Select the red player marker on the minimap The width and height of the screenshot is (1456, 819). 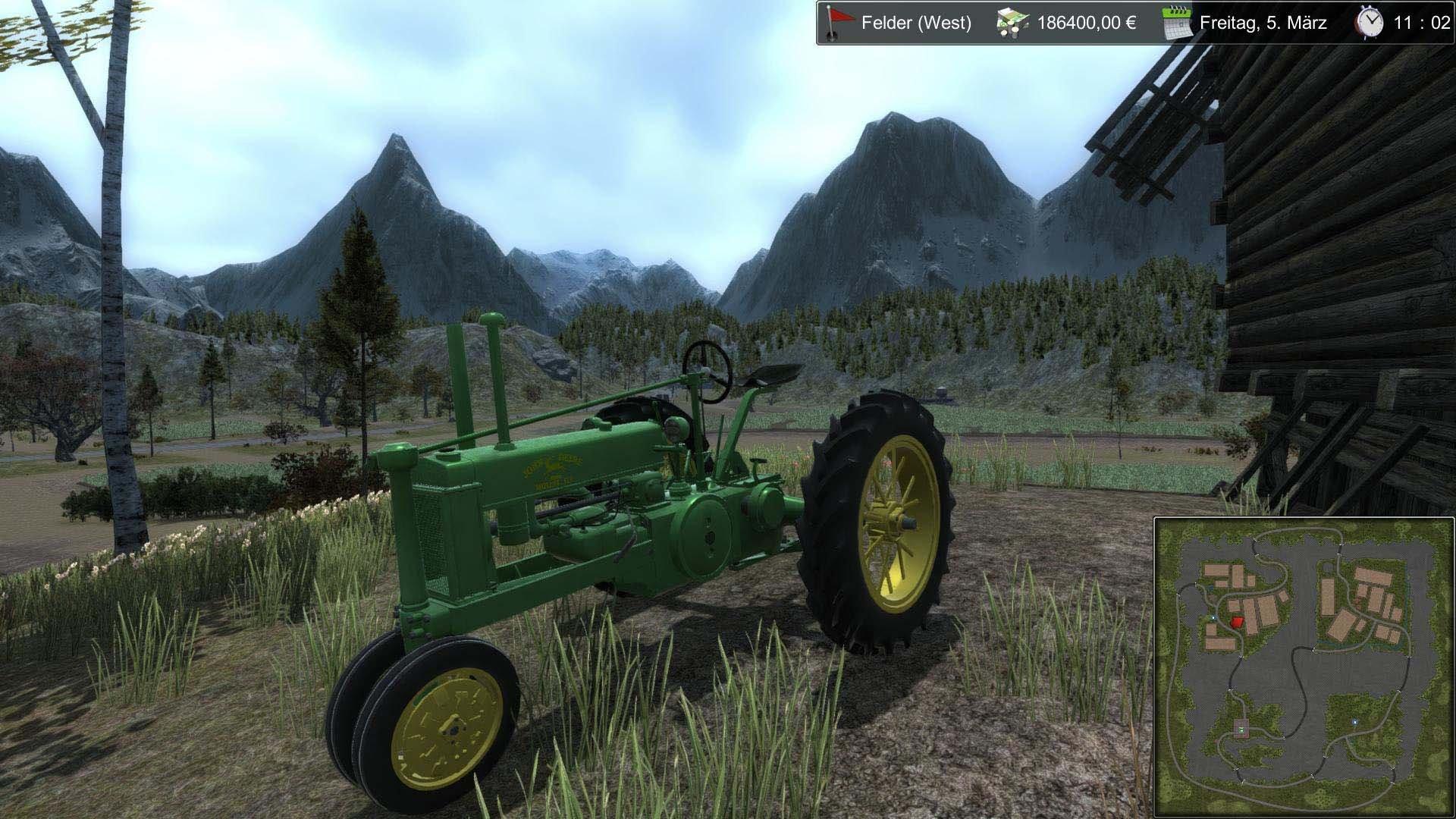click(1236, 623)
